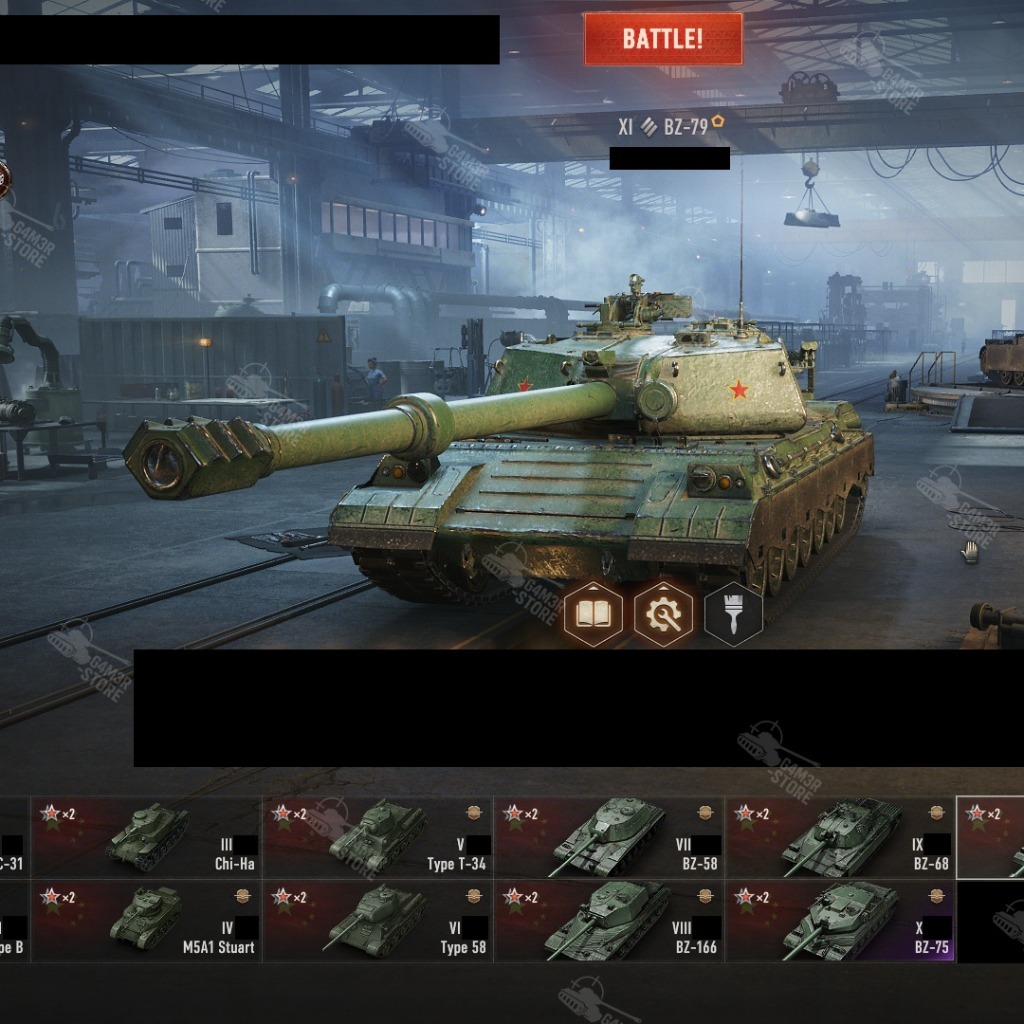Select the BZ-166 tank card

coord(609,921)
